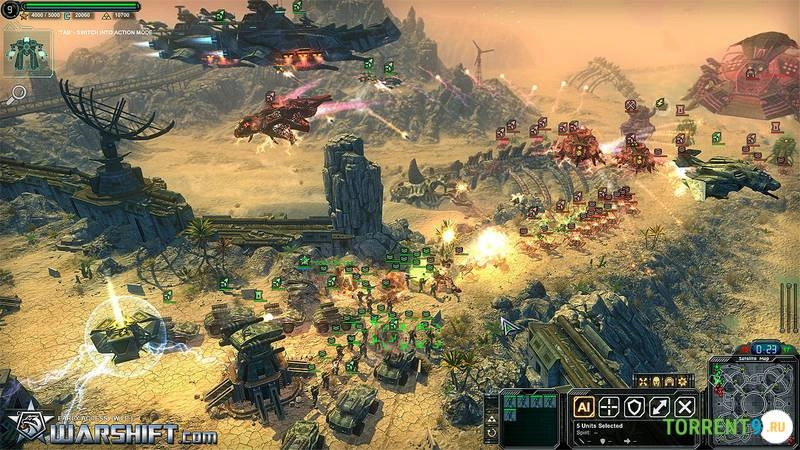
Task: Select the gear-shaped icon above command bar
Action: (684, 382)
